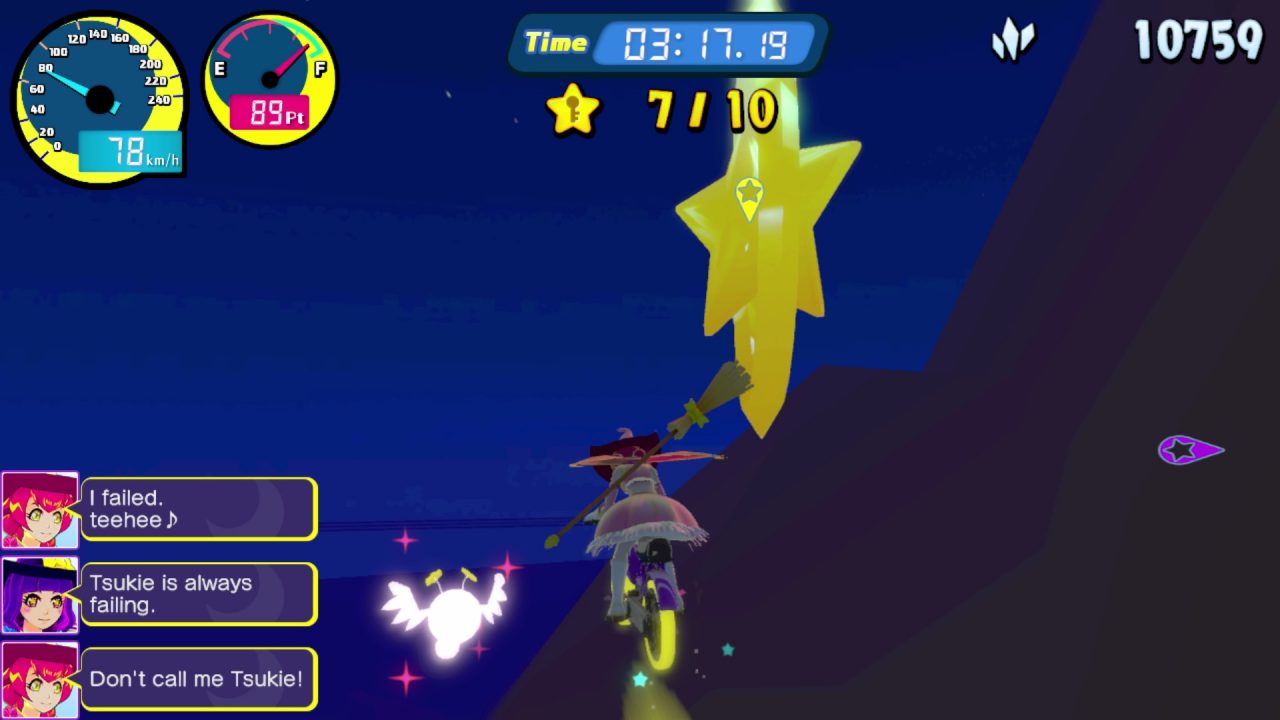Viewport: 1280px width, 720px height.
Task: Click the star key objective icon
Action: 573,109
